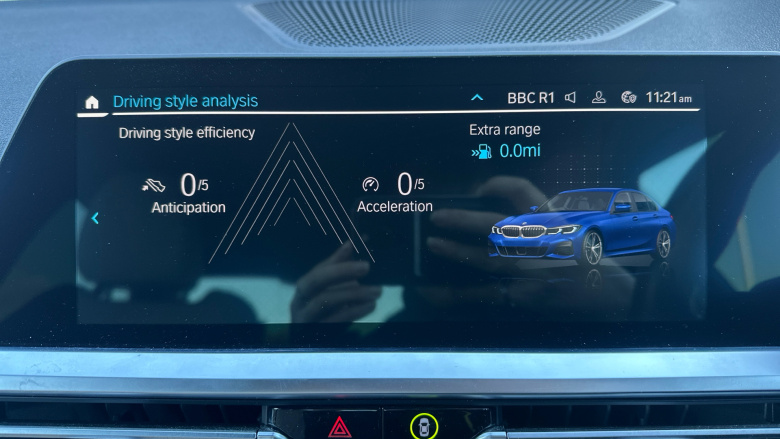Click the left arrow to go back
This screenshot has width=780, height=439.
click(95, 218)
